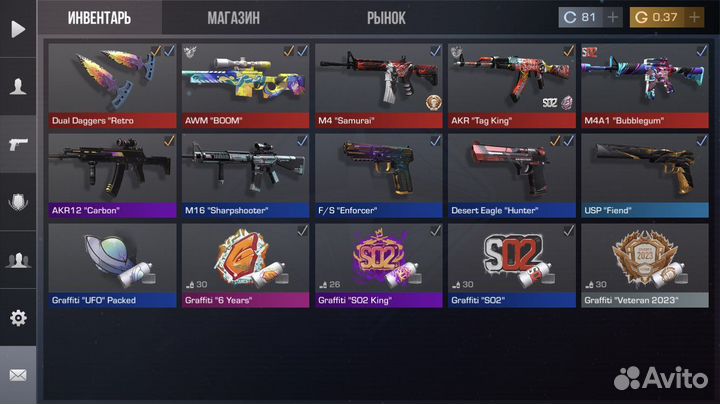Select the M4 "Samurai" skin
Image resolution: width=720 pixels, height=404 pixels.
(378, 85)
